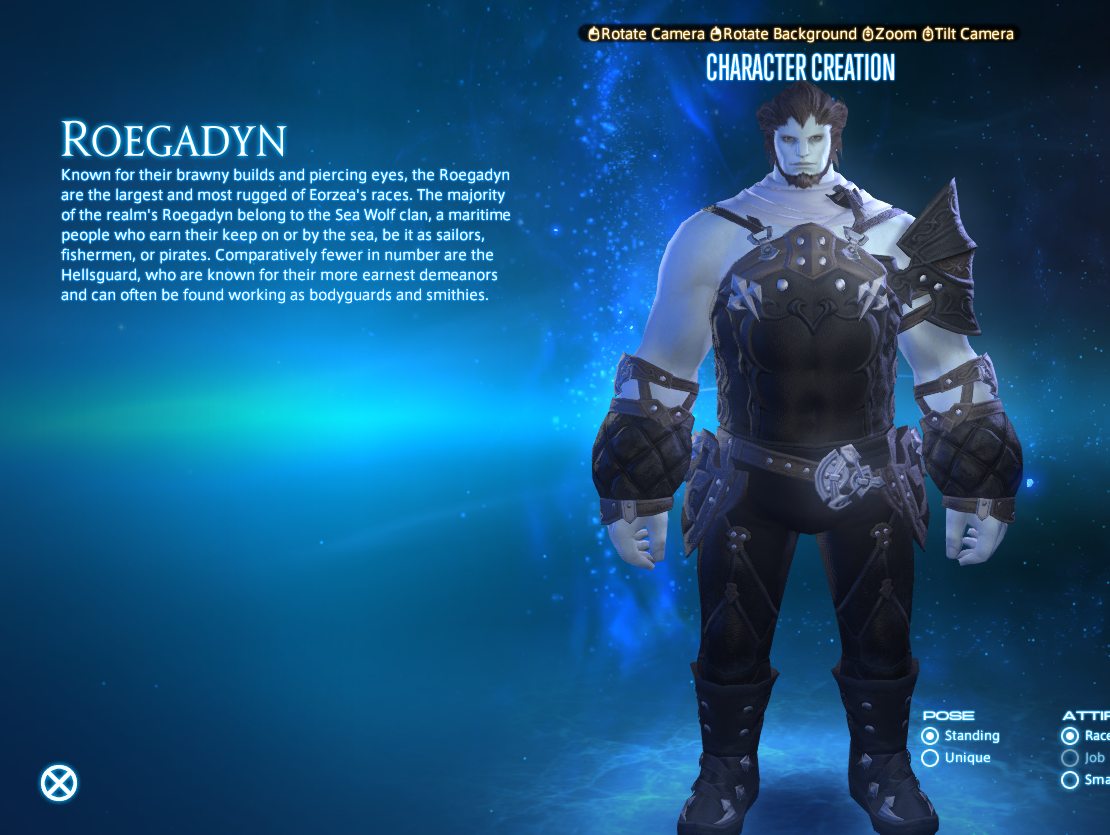
Task: Choose the Unique pose option
Action: coord(931,758)
